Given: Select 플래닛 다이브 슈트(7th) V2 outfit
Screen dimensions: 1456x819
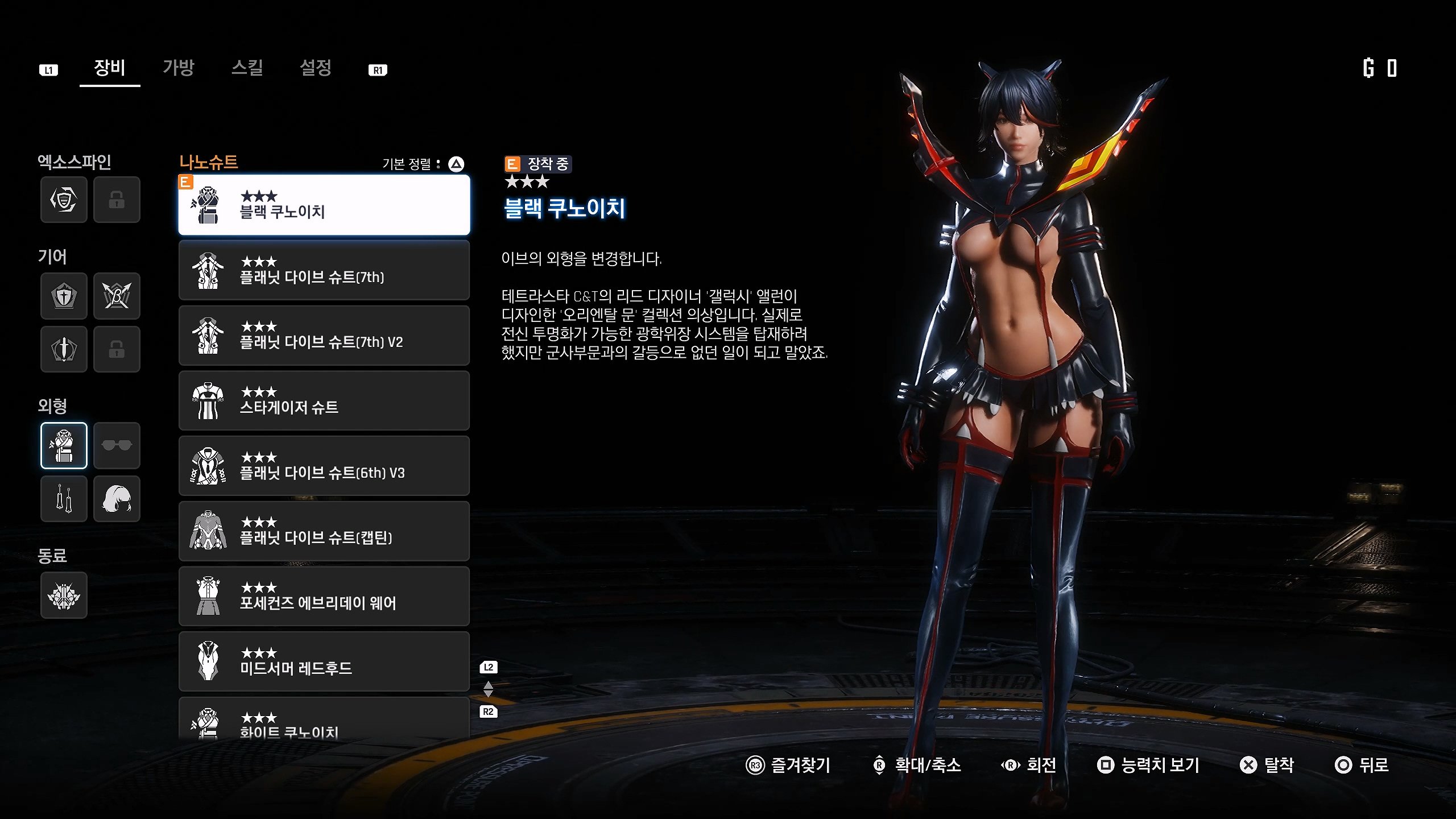Looking at the screenshot, I should (324, 336).
